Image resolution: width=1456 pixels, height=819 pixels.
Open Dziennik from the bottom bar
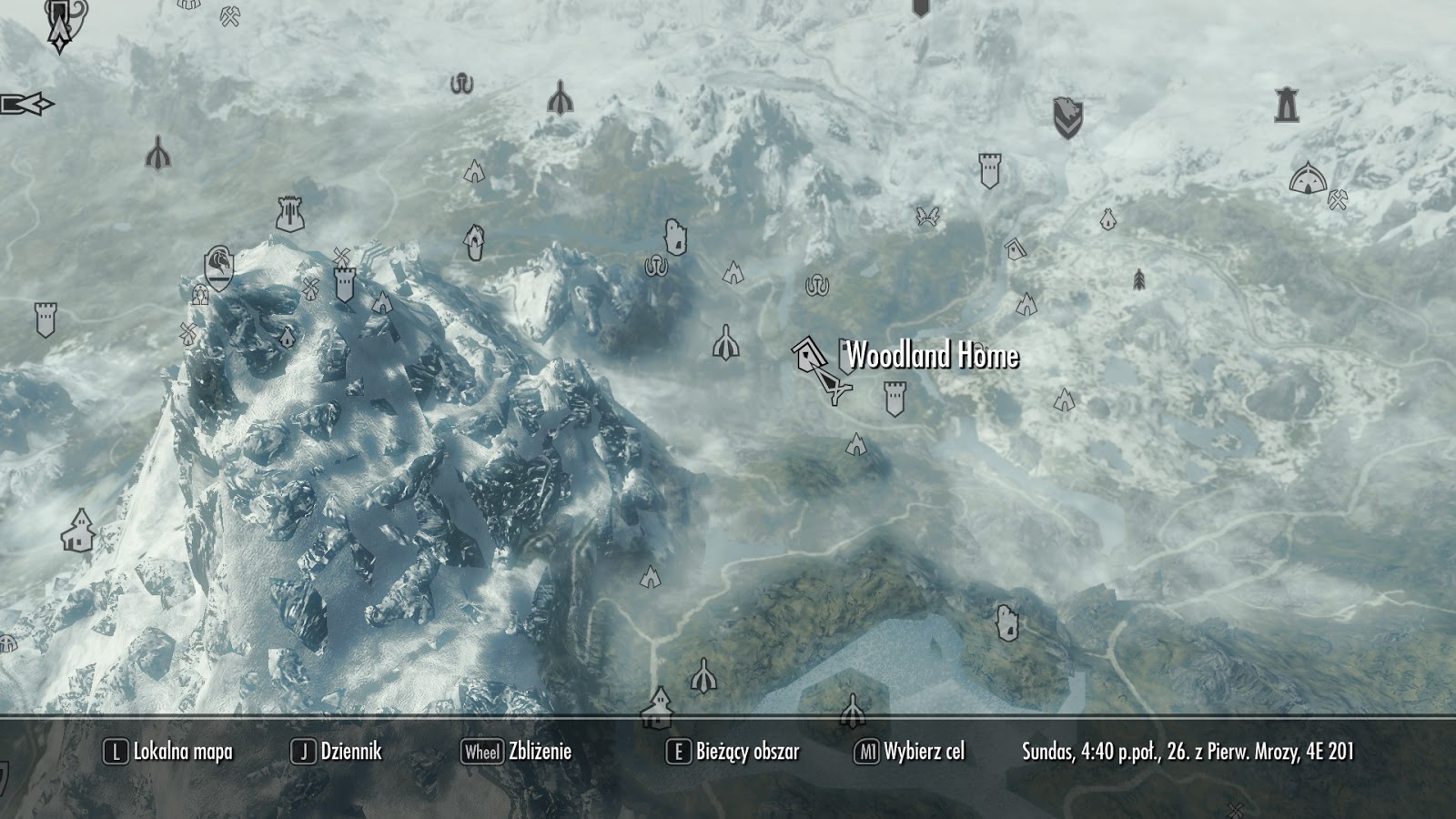350,753
